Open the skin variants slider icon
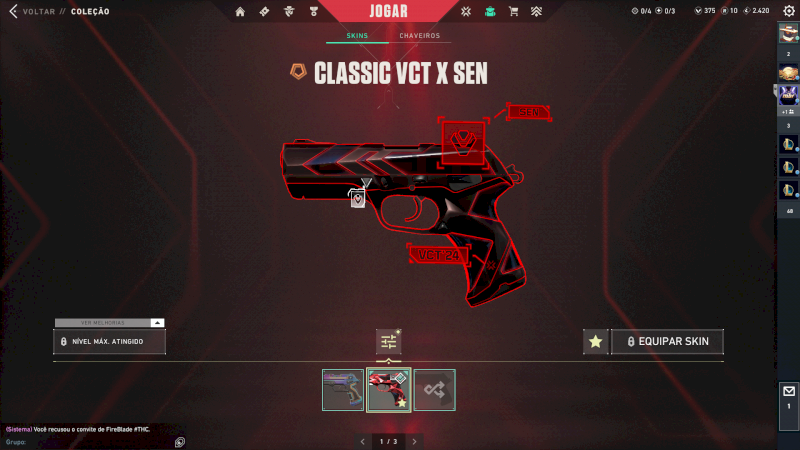Viewport: 800px width, 450px height. click(x=388, y=342)
